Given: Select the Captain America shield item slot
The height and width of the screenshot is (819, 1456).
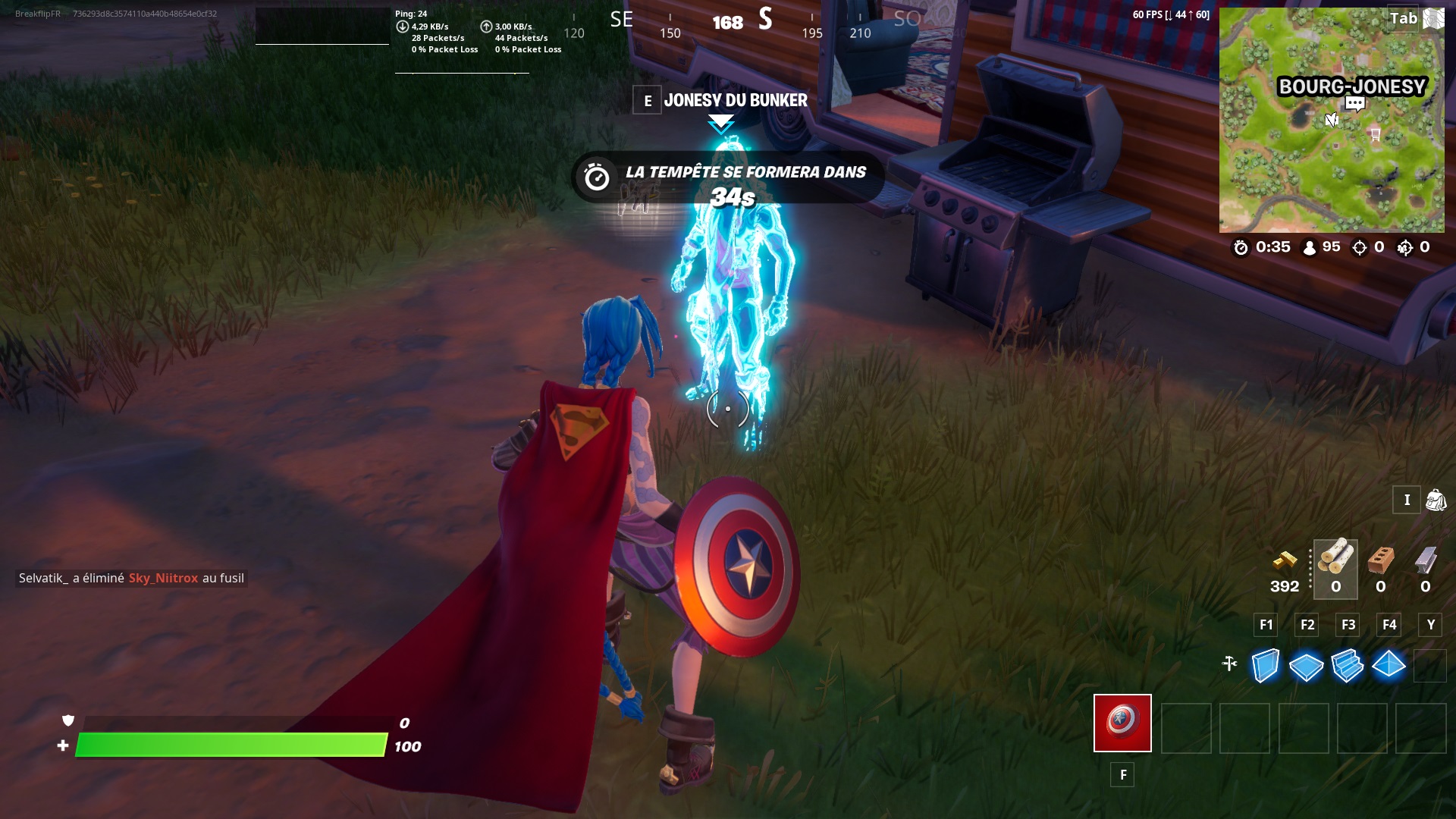Looking at the screenshot, I should 1122,724.
